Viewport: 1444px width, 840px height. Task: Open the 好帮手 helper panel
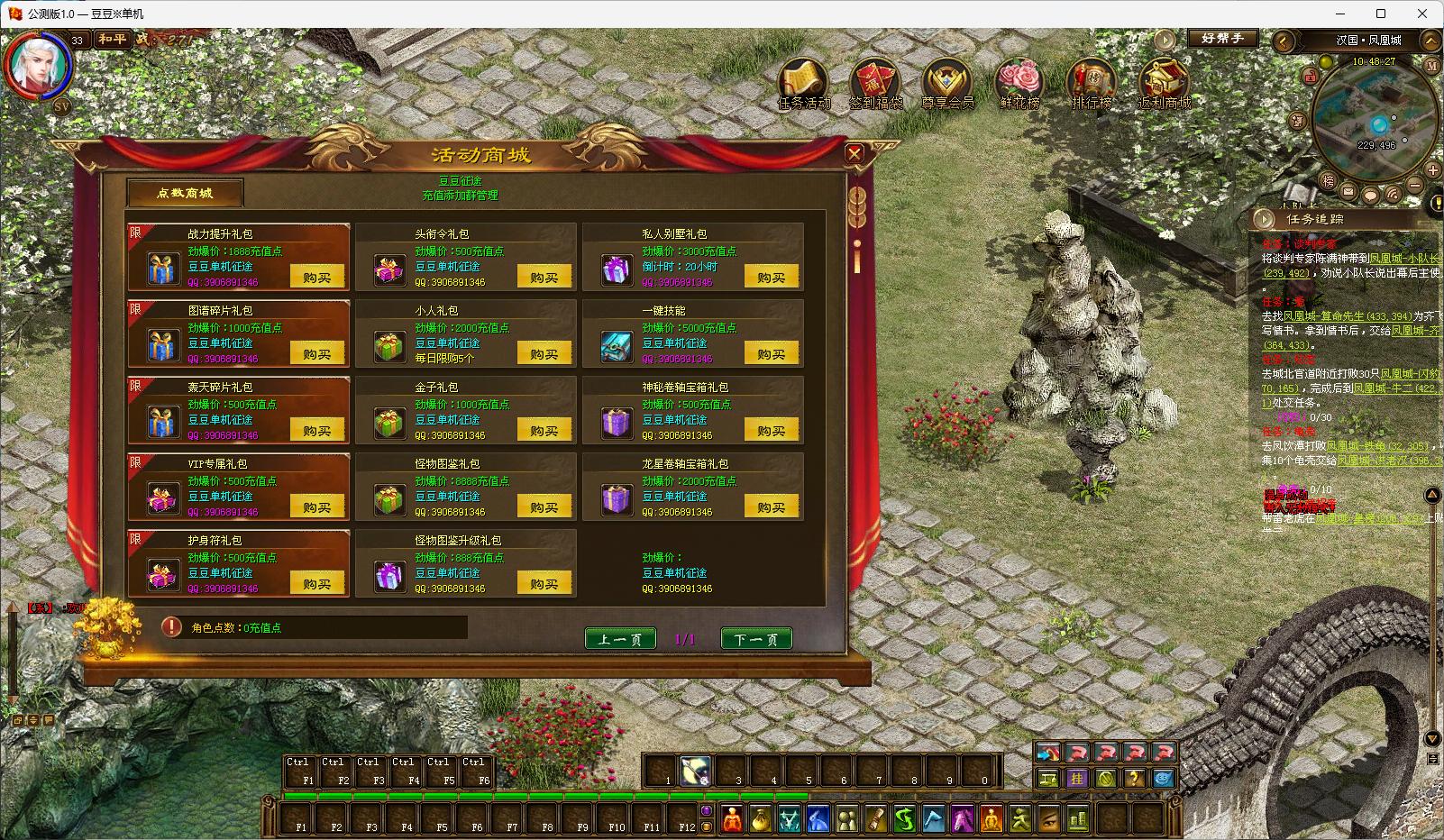pos(1222,39)
